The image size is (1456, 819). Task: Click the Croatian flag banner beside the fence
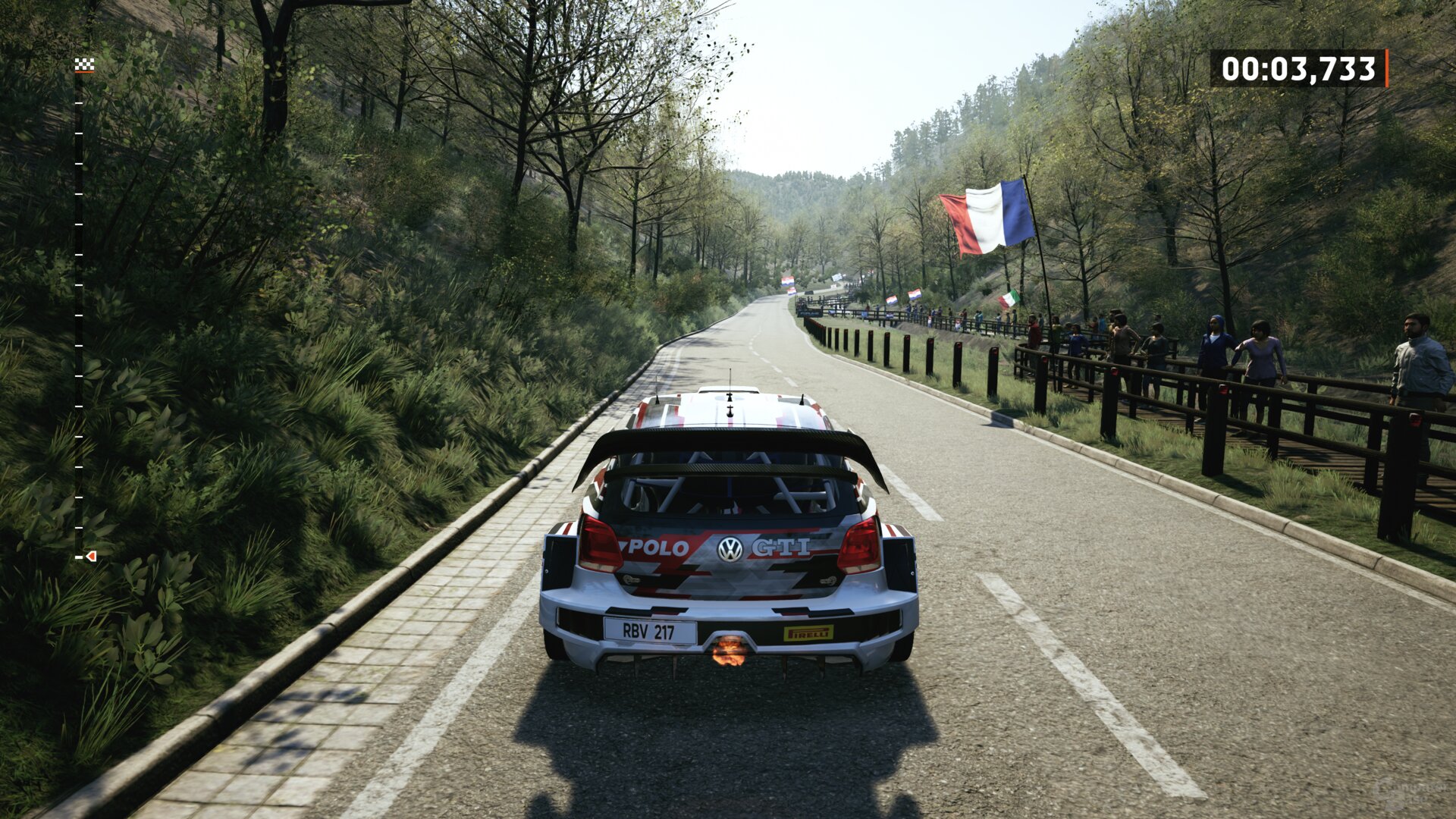tap(914, 294)
